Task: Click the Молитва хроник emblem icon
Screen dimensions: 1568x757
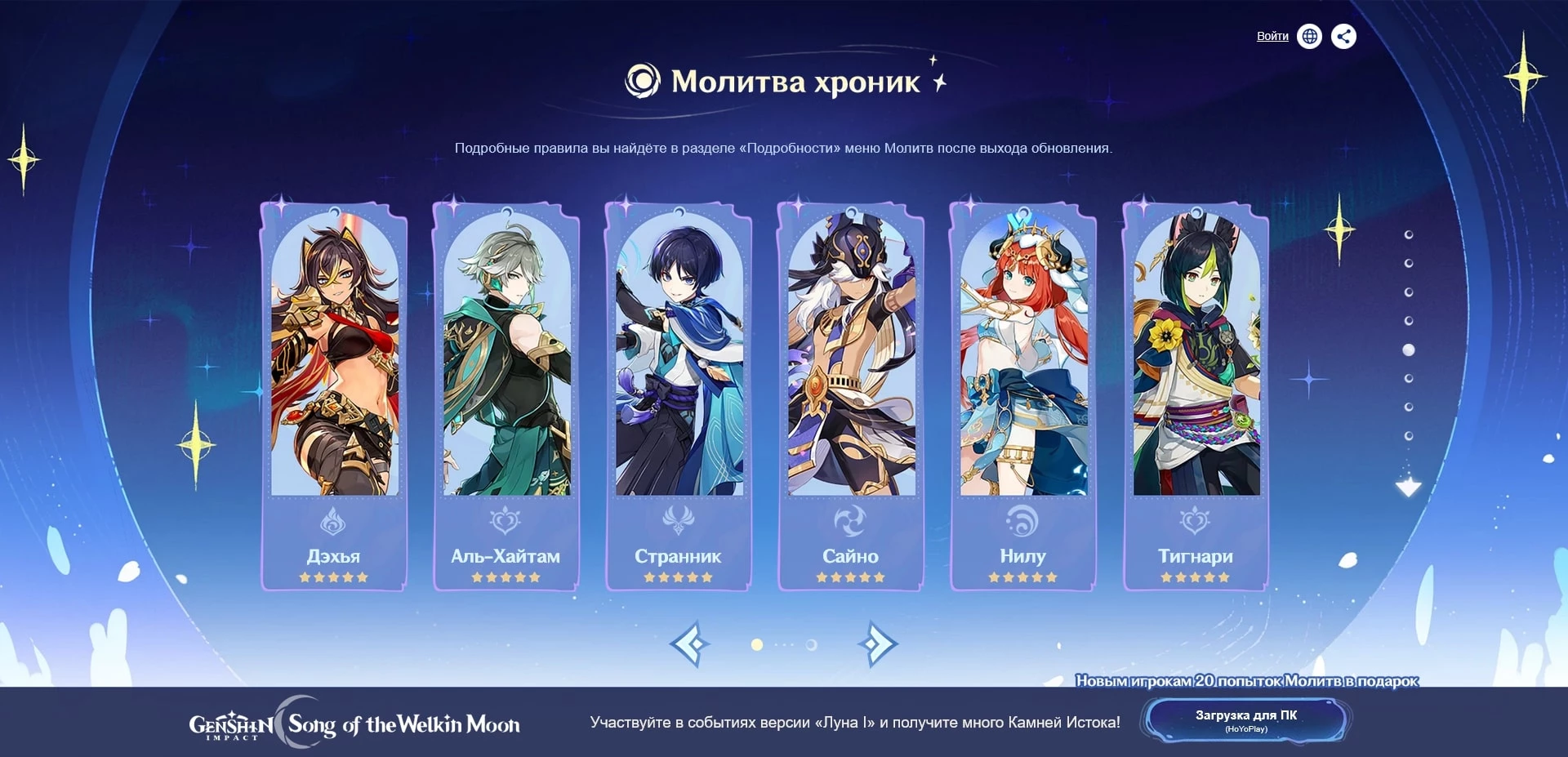Action: click(x=641, y=81)
